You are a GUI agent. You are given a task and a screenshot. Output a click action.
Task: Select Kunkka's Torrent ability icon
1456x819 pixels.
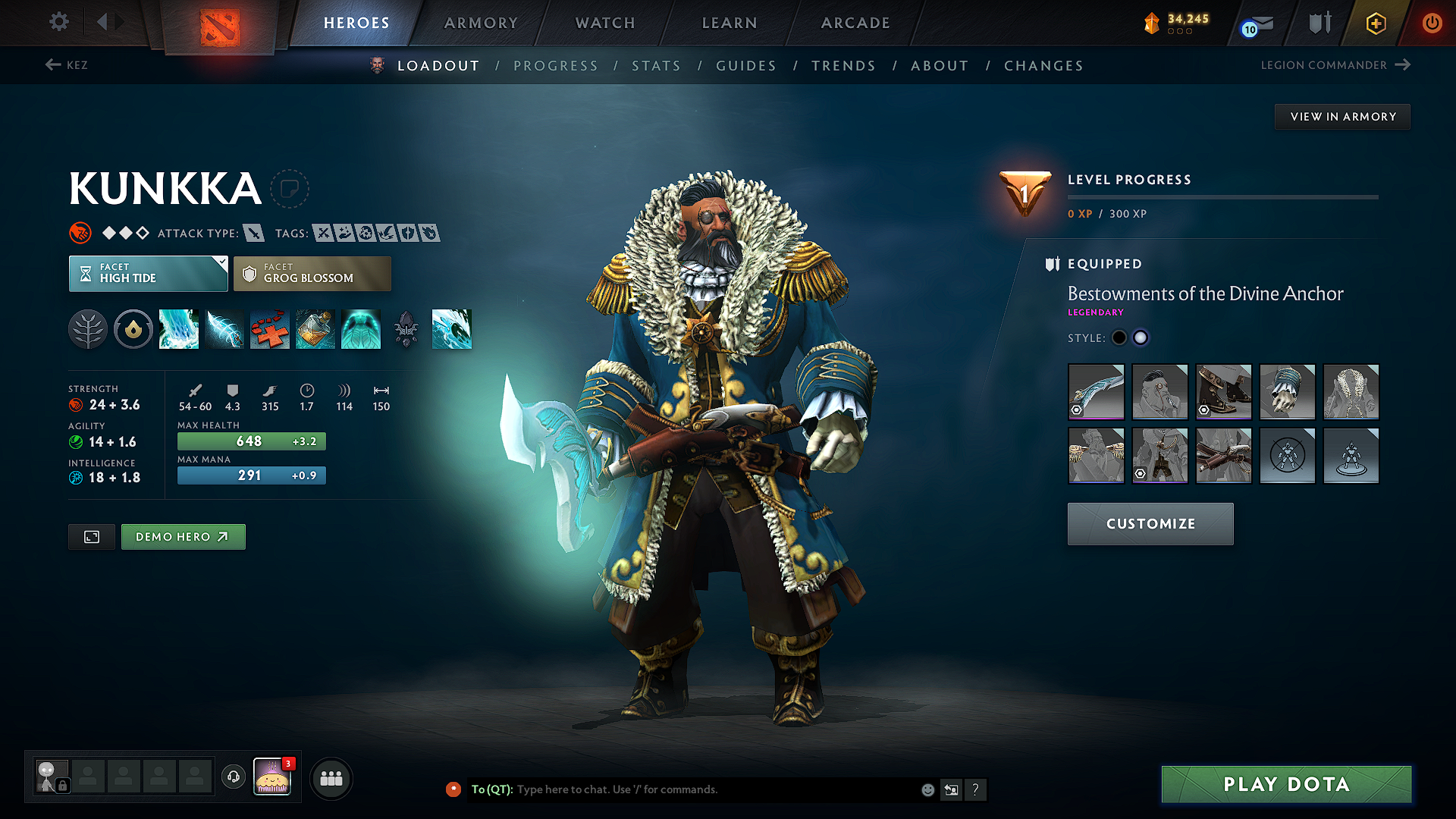179,329
